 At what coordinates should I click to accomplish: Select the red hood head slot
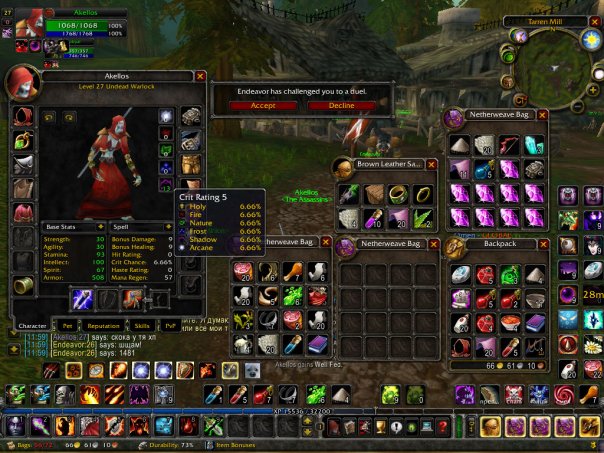[x=22, y=116]
